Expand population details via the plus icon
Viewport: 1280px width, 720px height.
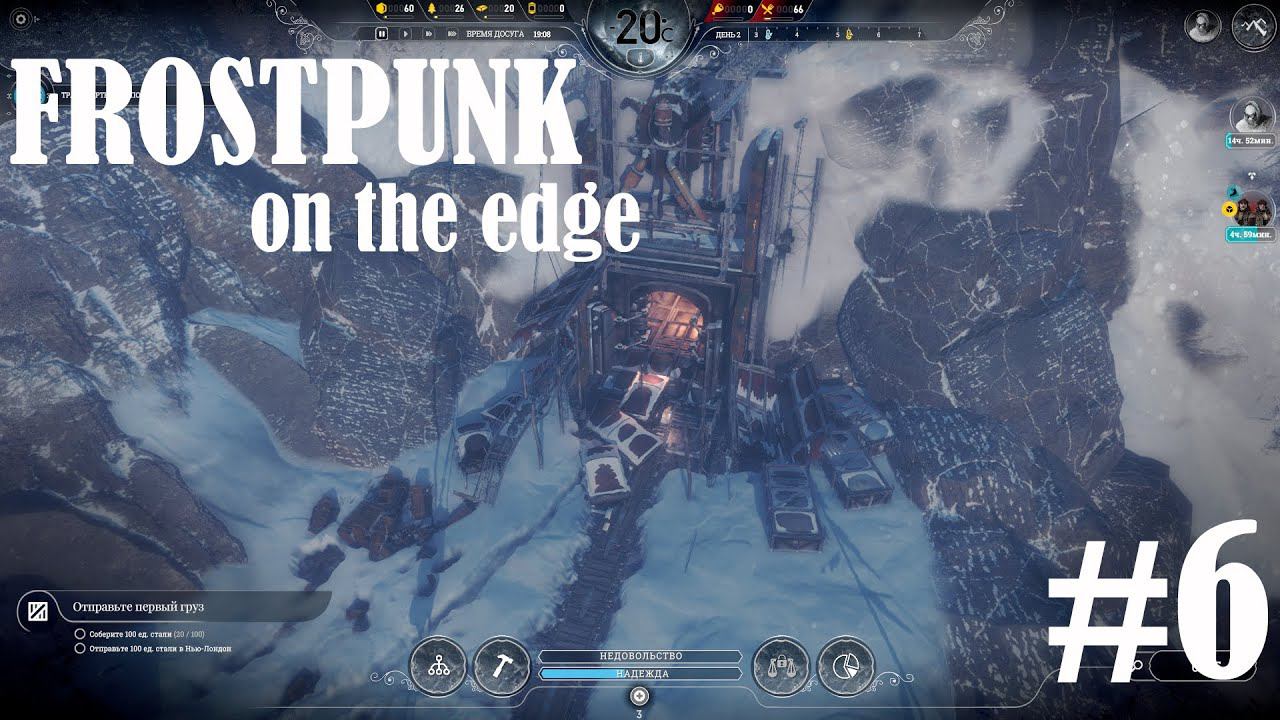click(x=640, y=695)
